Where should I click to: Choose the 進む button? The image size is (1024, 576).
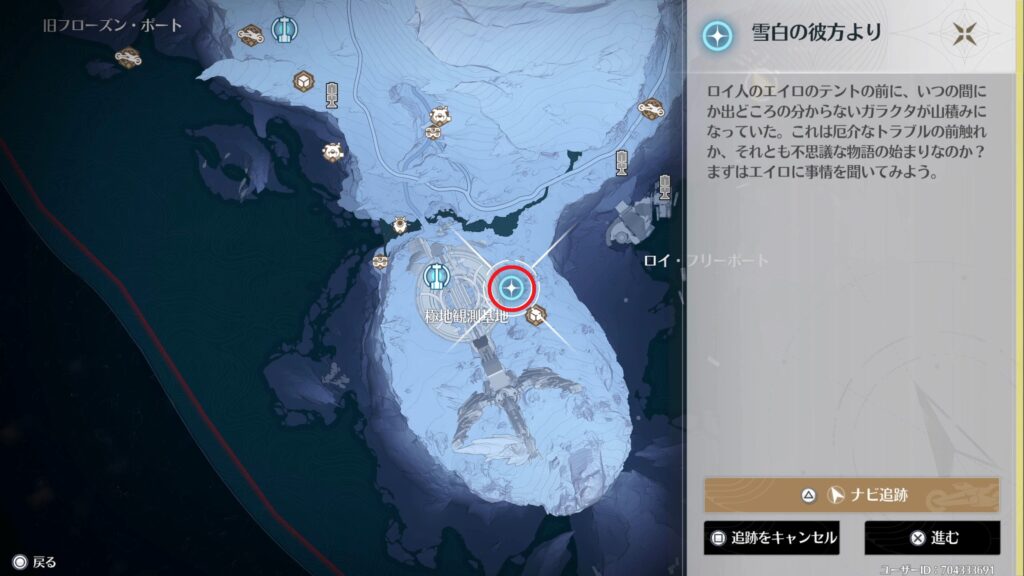click(932, 538)
